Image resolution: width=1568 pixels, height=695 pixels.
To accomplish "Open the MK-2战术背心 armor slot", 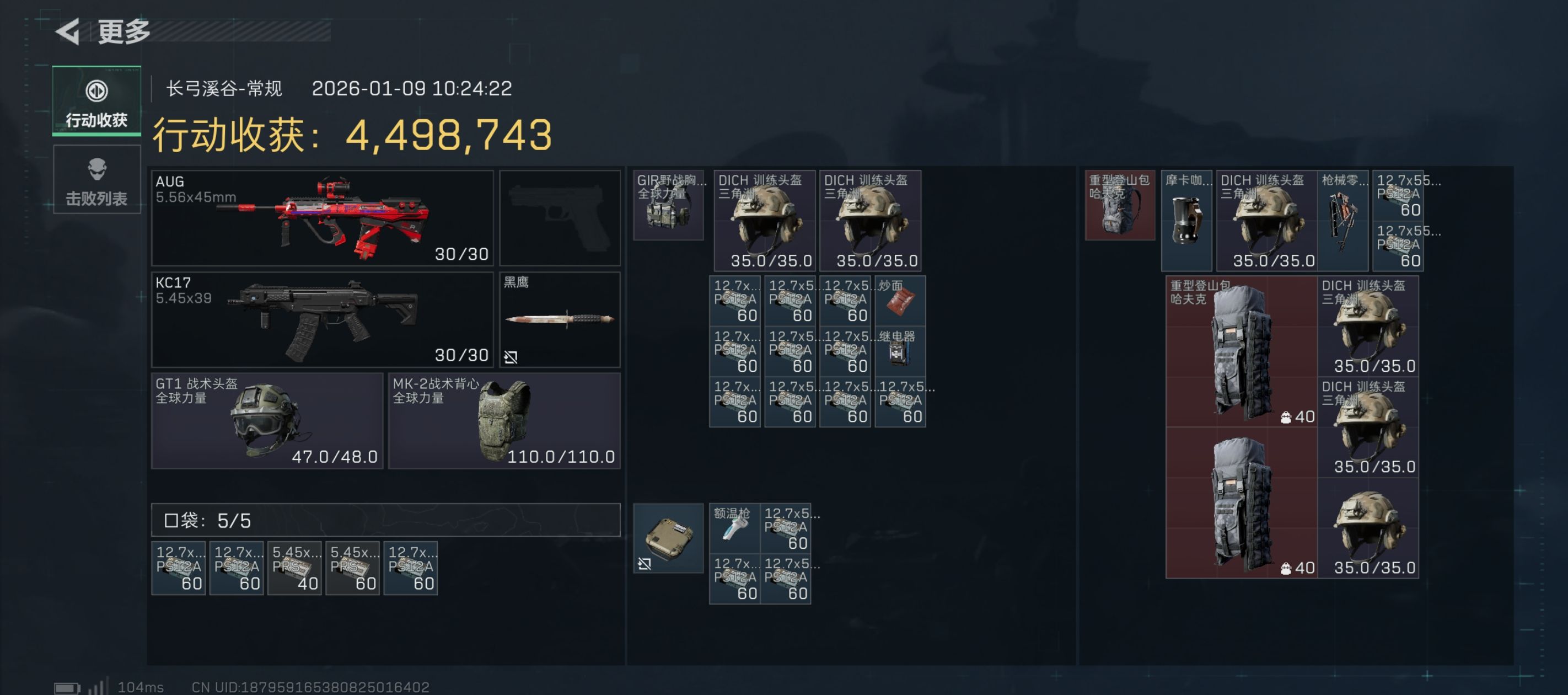I will (x=504, y=420).
